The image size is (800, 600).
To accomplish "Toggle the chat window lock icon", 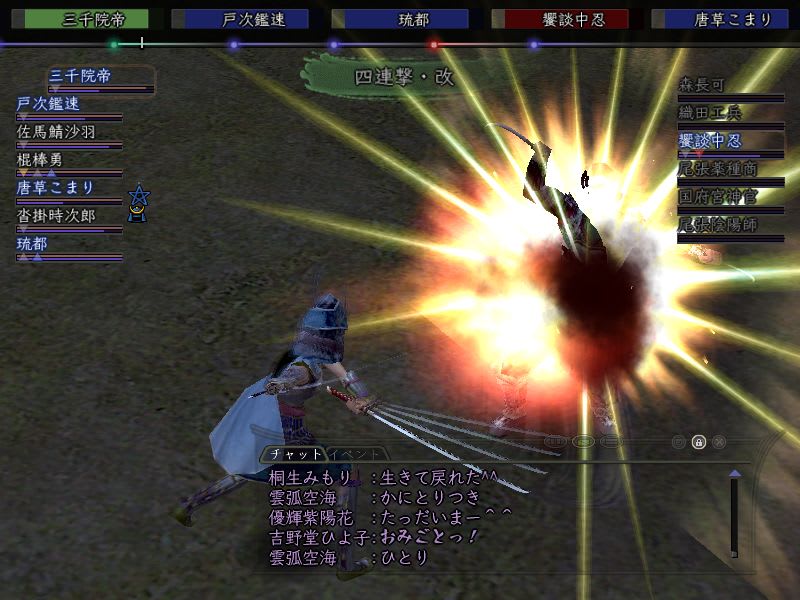I will tap(699, 441).
